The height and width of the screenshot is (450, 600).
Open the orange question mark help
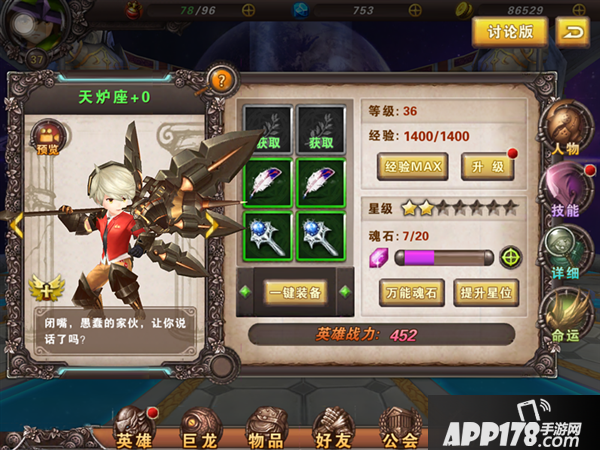click(220, 80)
